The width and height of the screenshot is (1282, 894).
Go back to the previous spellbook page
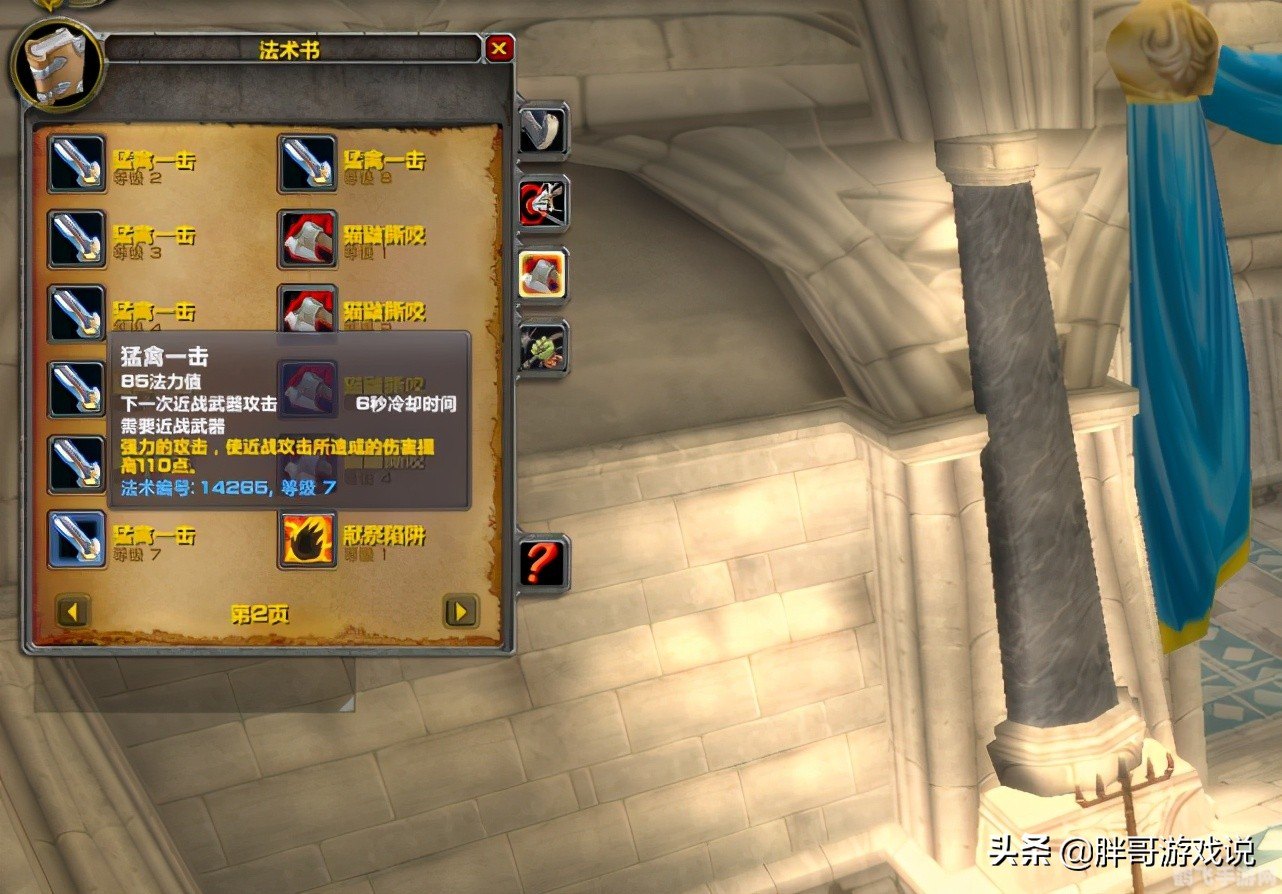[74, 610]
